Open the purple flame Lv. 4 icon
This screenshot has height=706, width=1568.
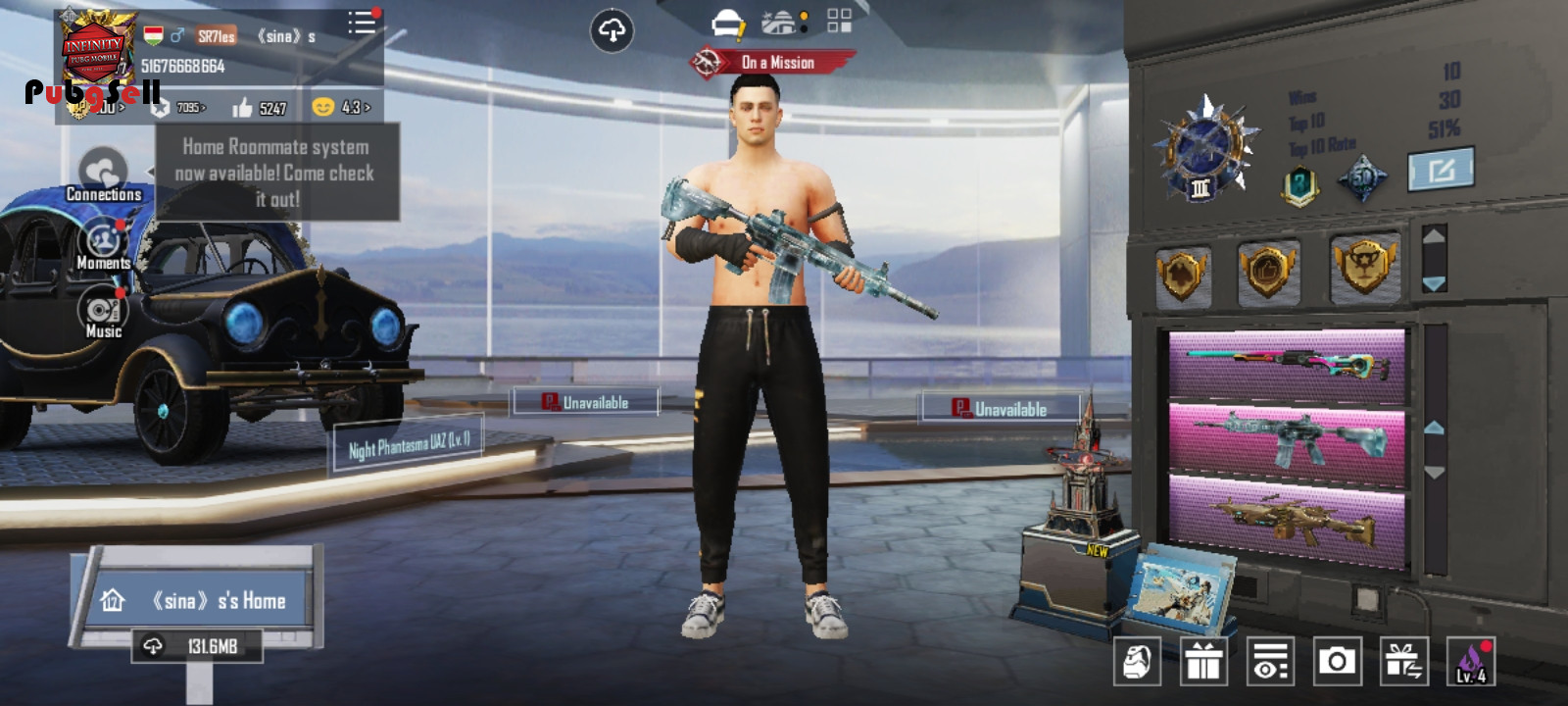coord(1471,662)
